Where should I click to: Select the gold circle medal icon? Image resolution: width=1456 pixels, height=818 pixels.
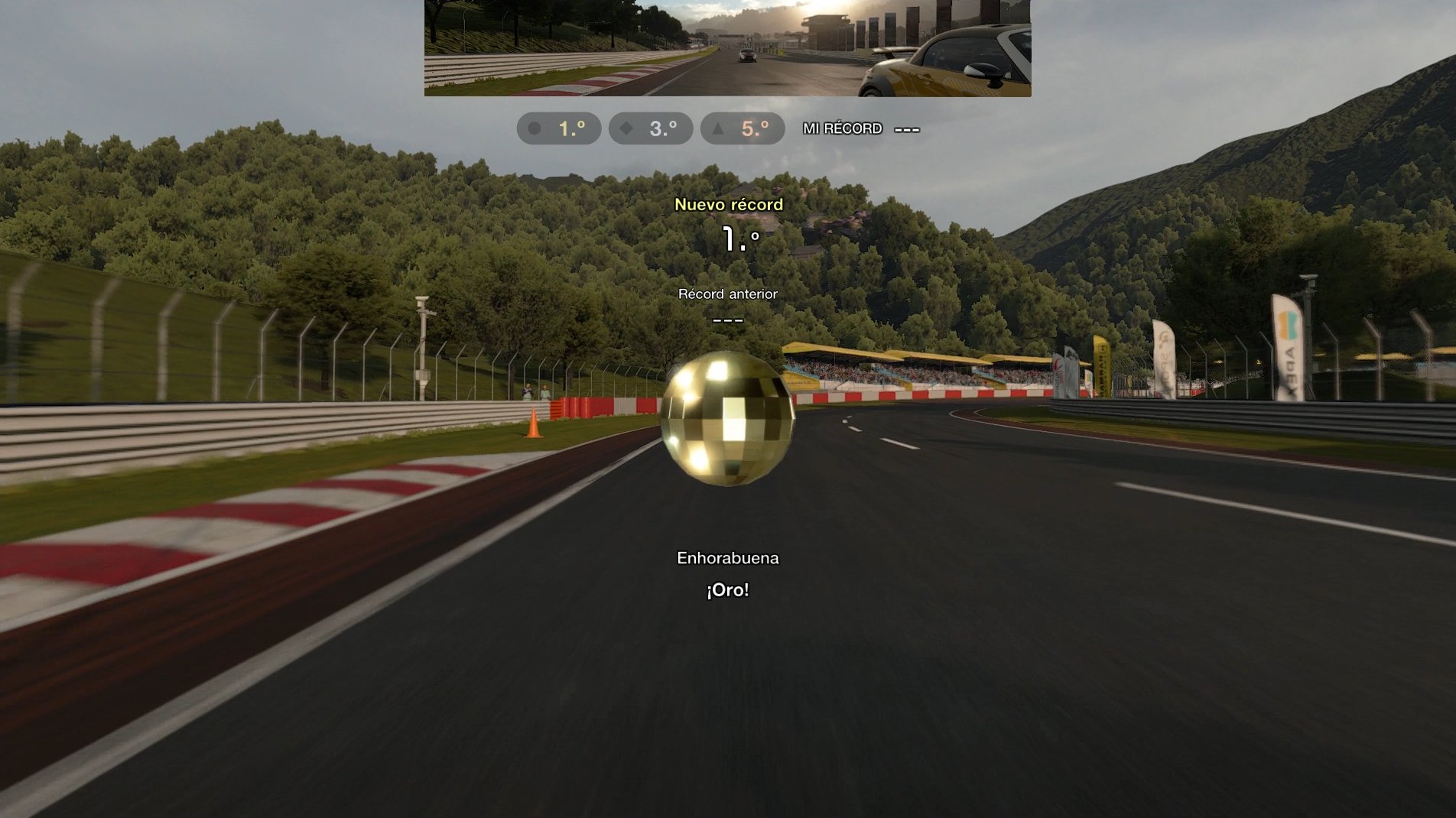[x=535, y=128]
